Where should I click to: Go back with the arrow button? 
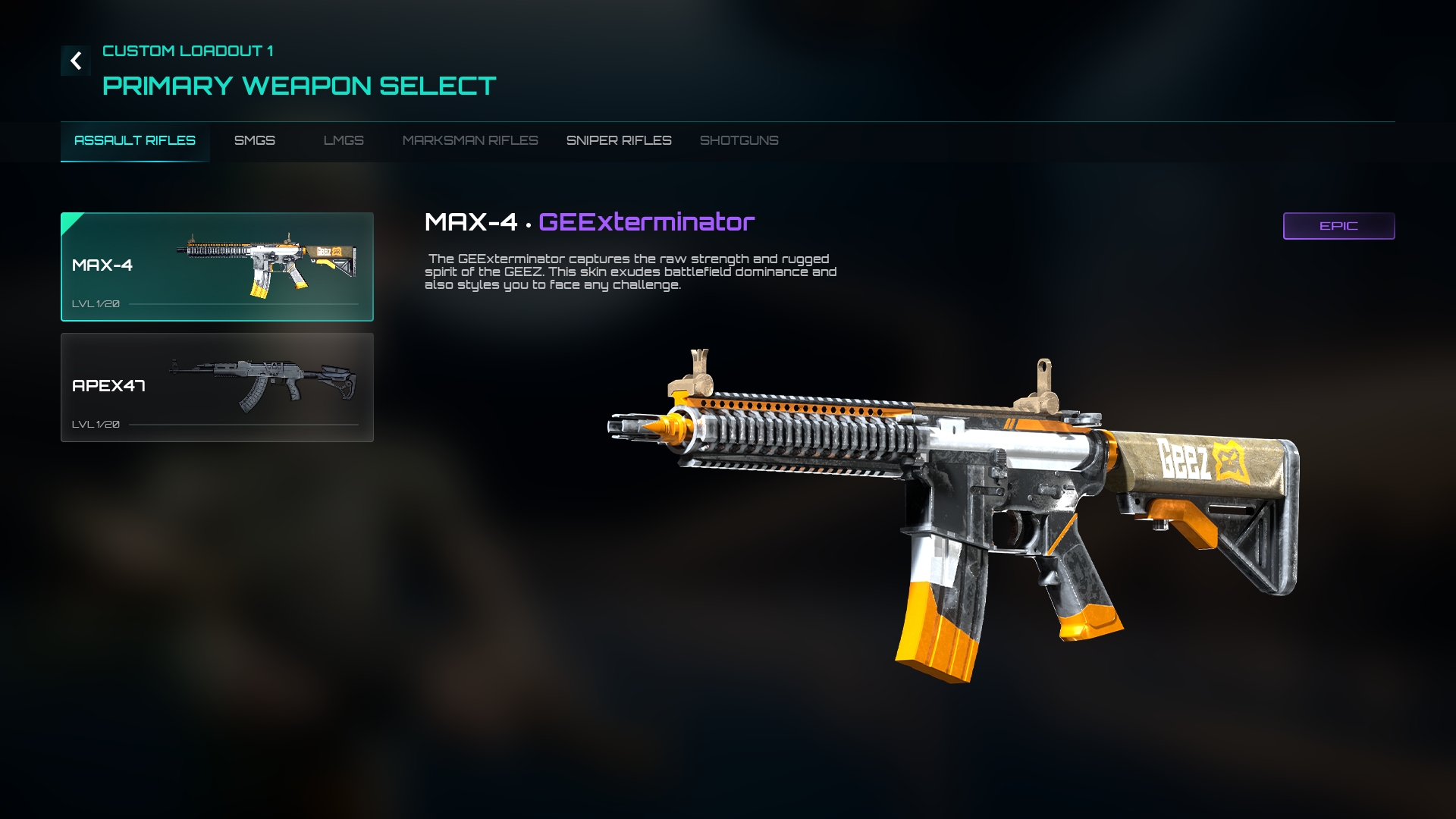[x=76, y=61]
